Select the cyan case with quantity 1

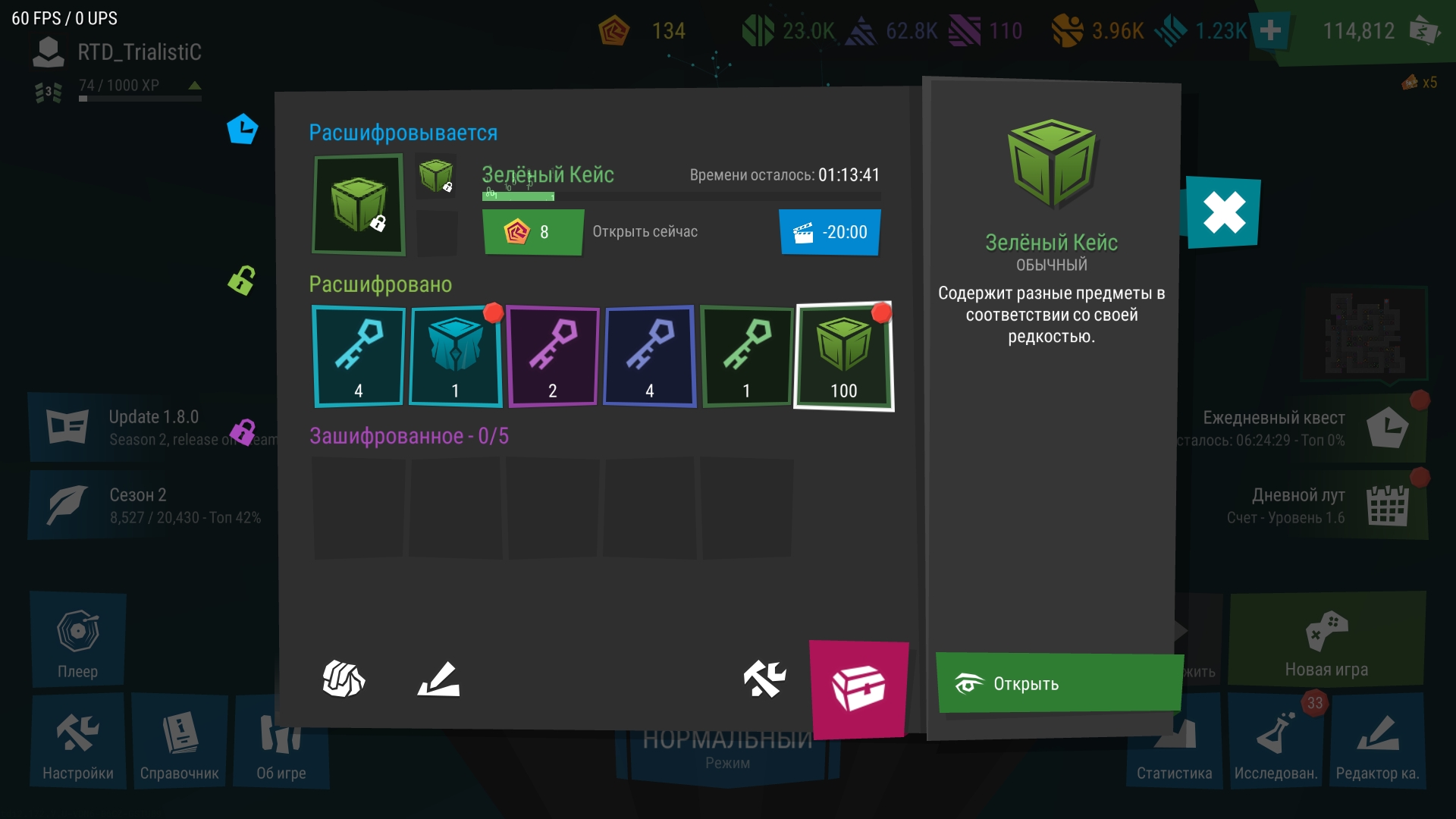[455, 356]
